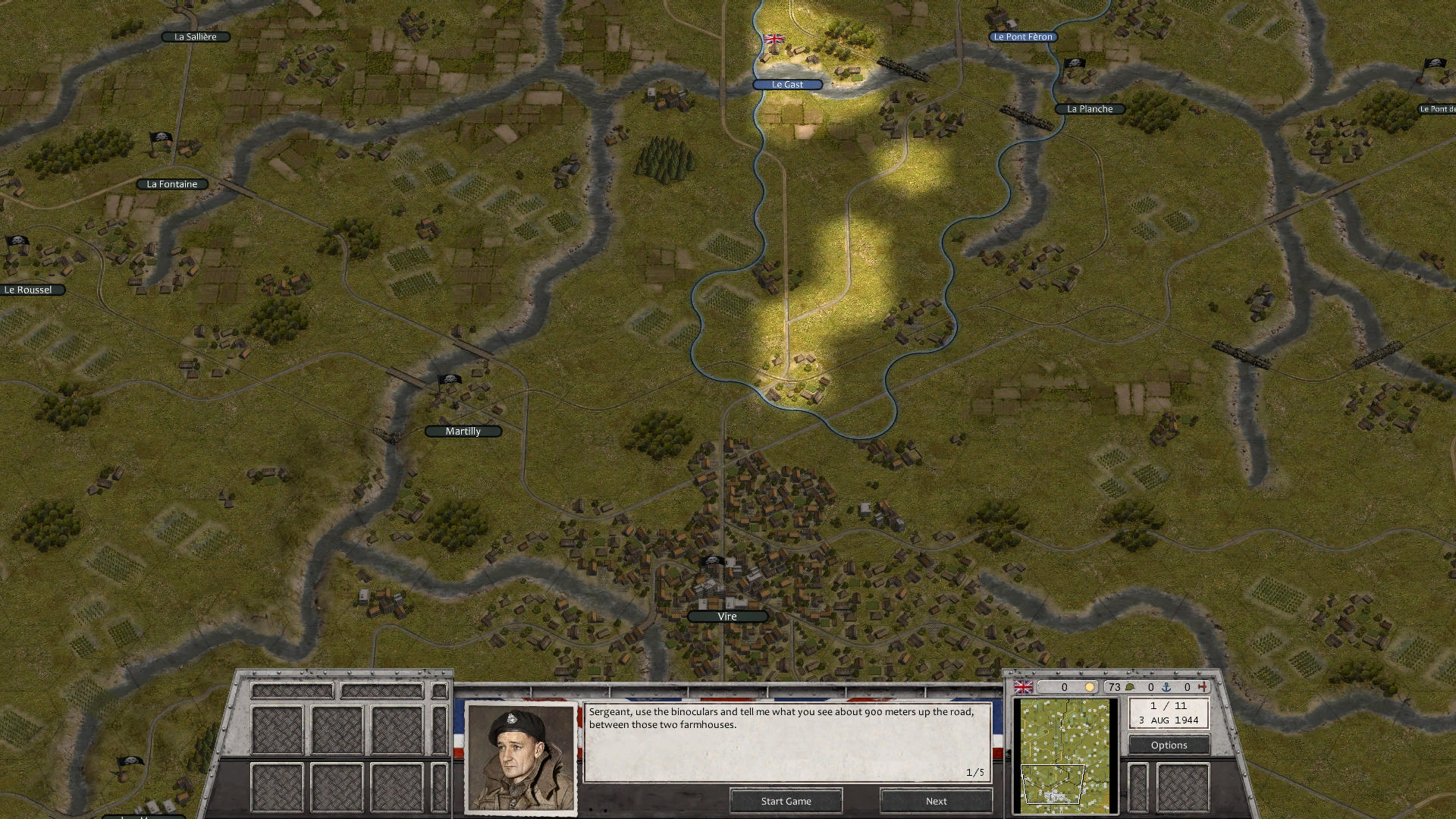This screenshot has width=1456, height=819.
Task: Select the black flag marker at Vire
Action: (x=711, y=561)
